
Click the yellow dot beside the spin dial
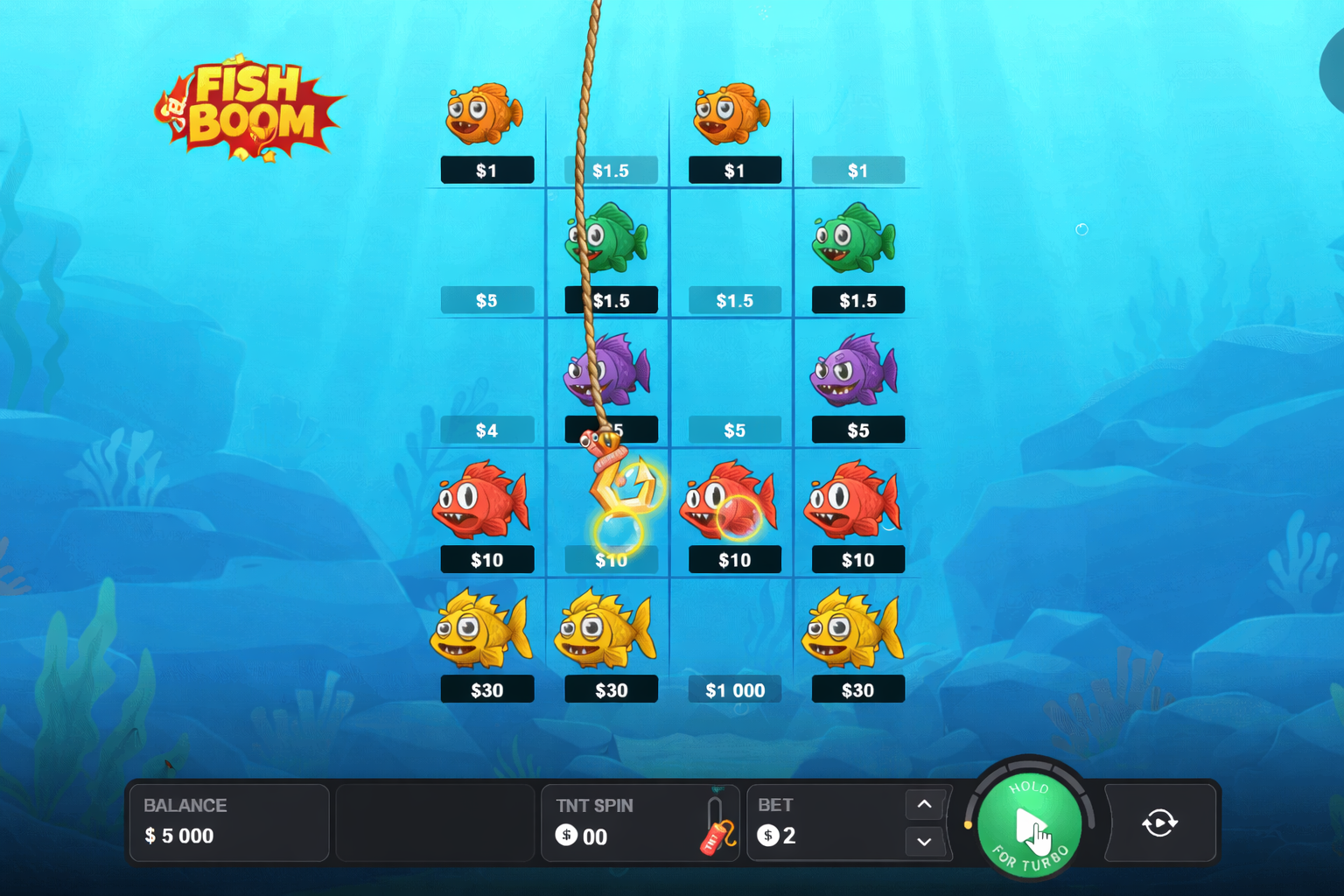coord(969,823)
